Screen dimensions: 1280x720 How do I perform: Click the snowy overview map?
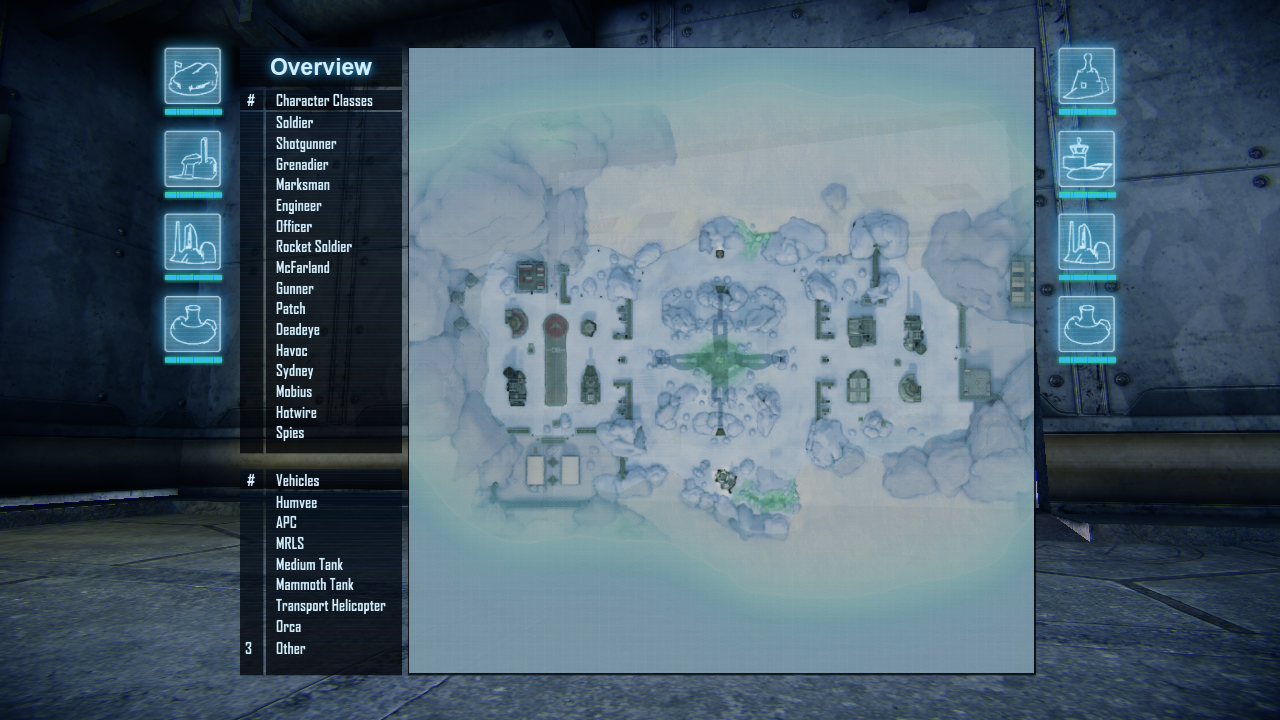tap(721, 360)
